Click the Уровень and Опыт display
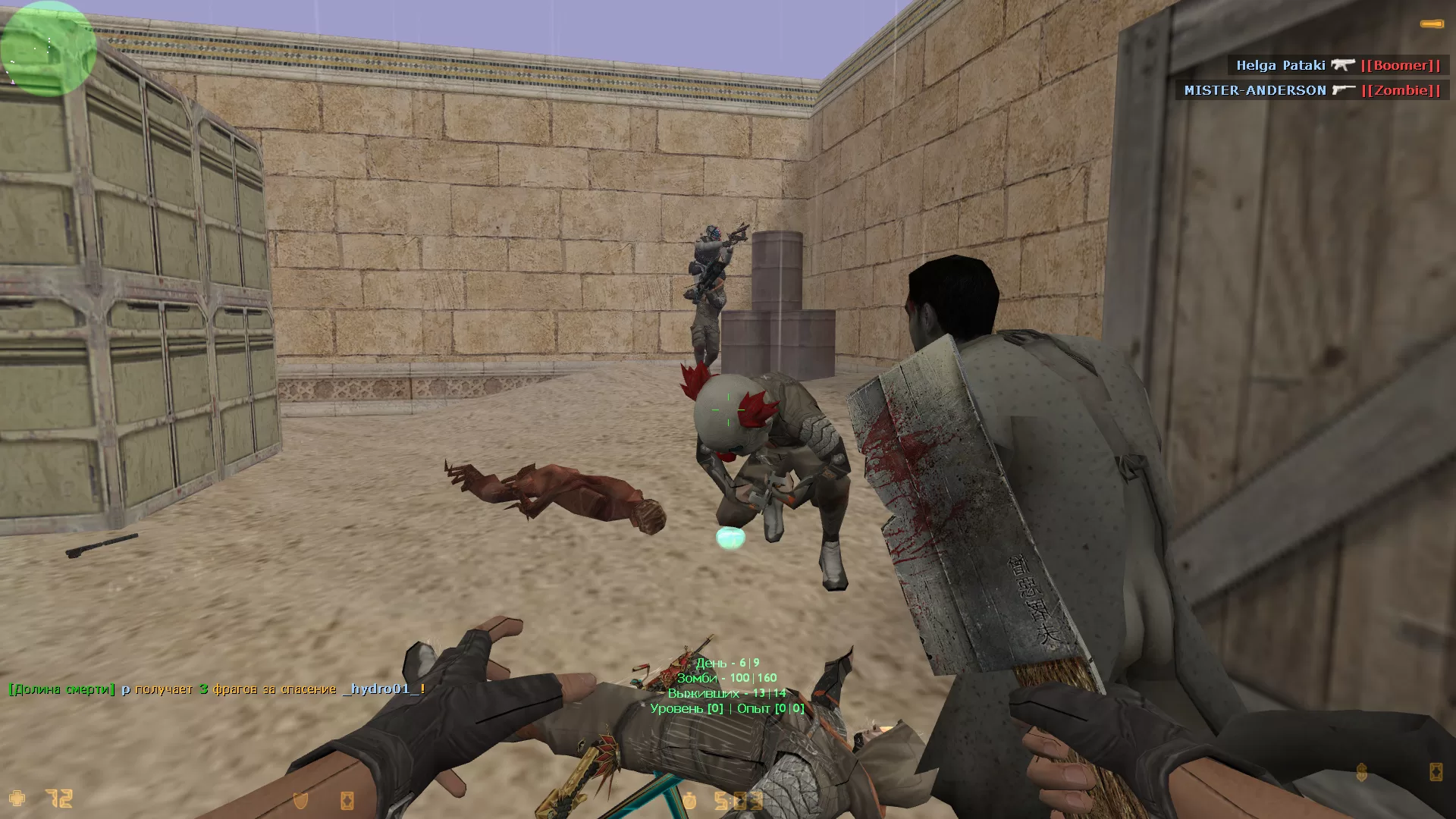Image resolution: width=1456 pixels, height=819 pixels. coord(725,708)
